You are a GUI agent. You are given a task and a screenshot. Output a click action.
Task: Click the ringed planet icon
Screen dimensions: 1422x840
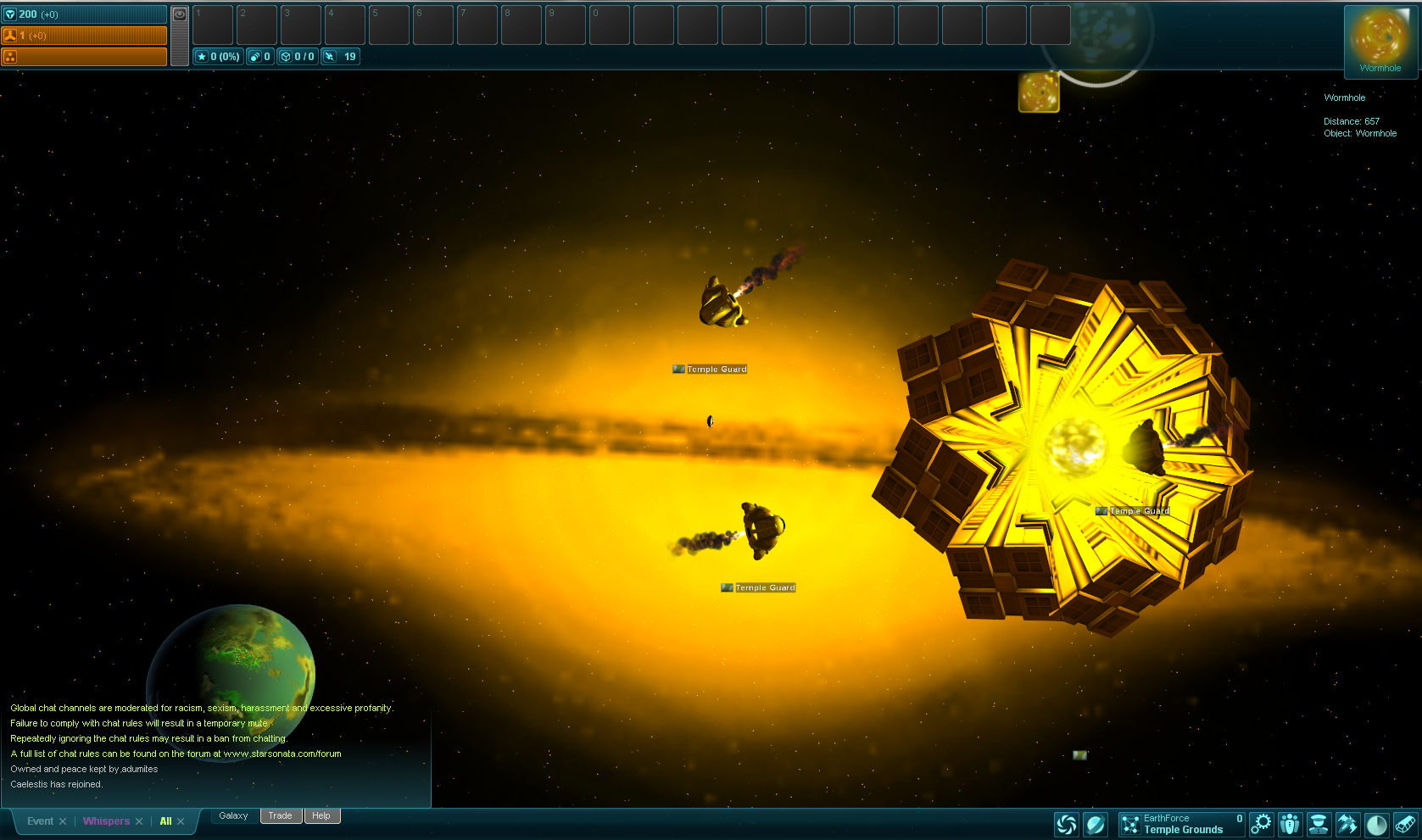[1096, 824]
